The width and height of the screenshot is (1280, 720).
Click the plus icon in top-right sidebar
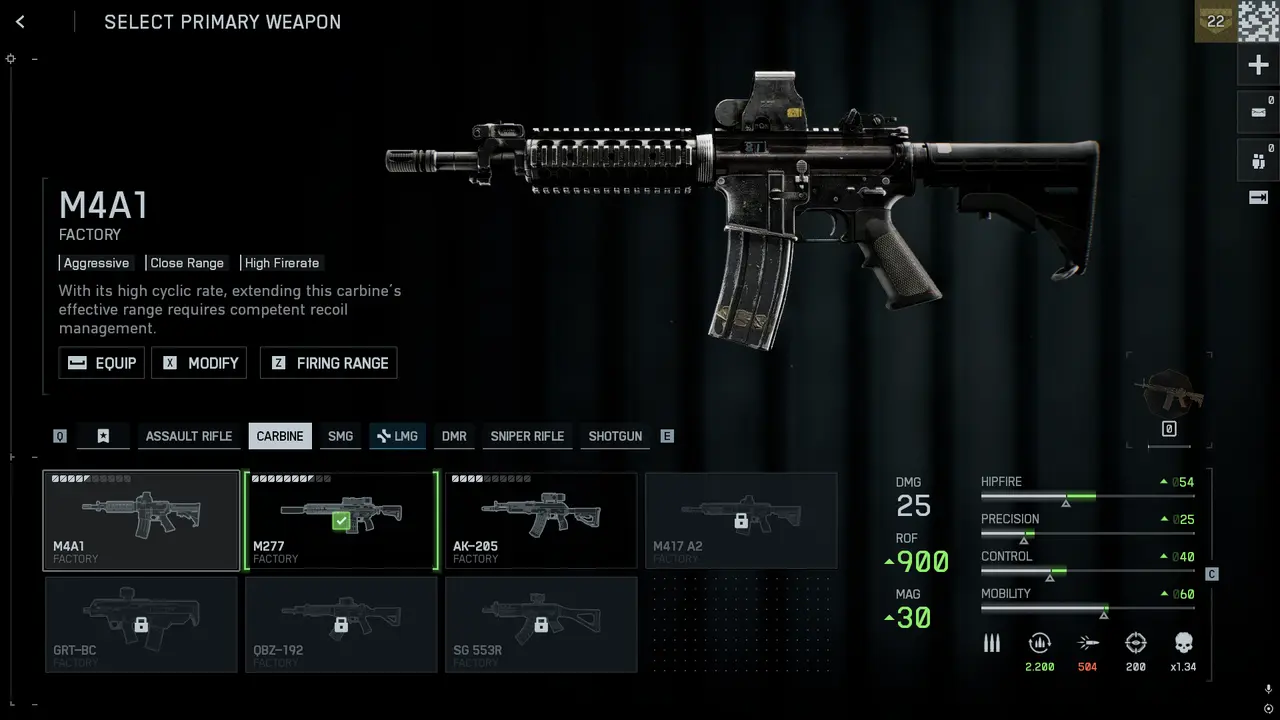tap(1258, 66)
